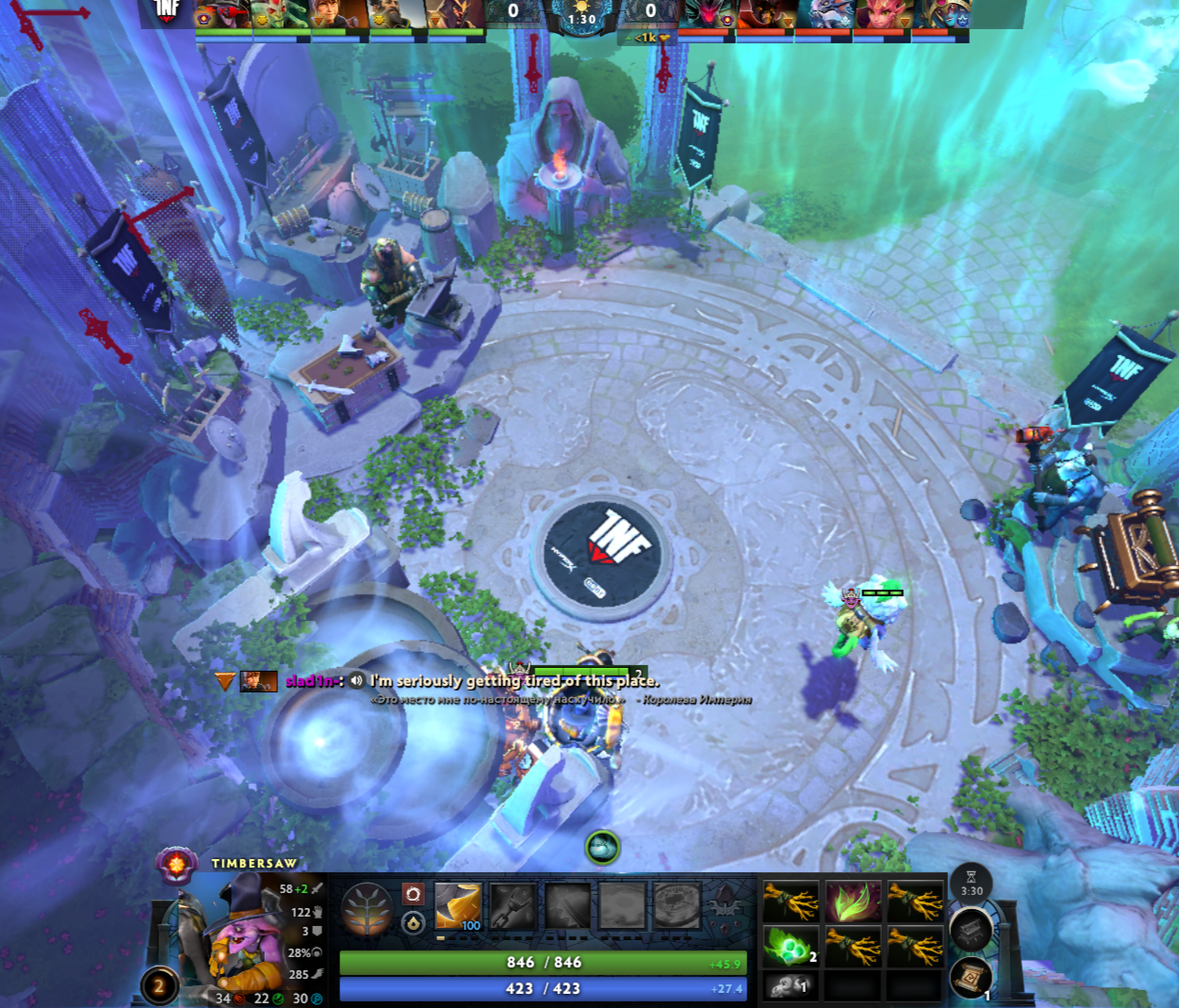1179x1008 pixels.
Task: Select the Timber Chain ability icon
Action: [x=513, y=906]
